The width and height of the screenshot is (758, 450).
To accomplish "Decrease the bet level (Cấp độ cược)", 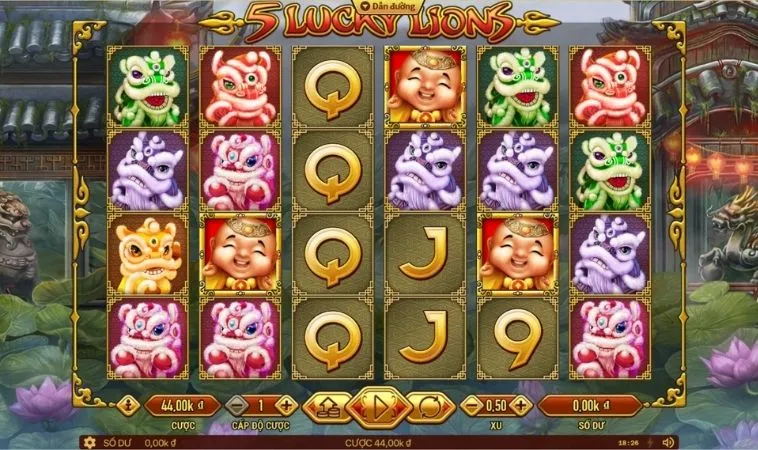I will coord(237,406).
